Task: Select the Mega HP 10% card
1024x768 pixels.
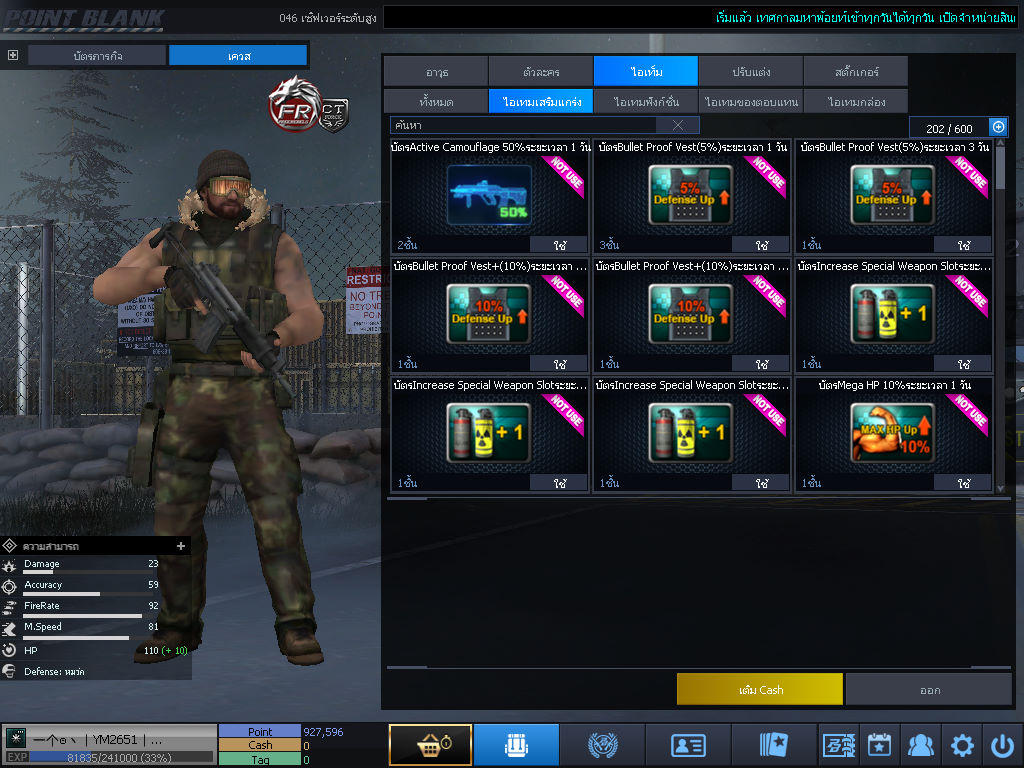Action: click(x=893, y=436)
